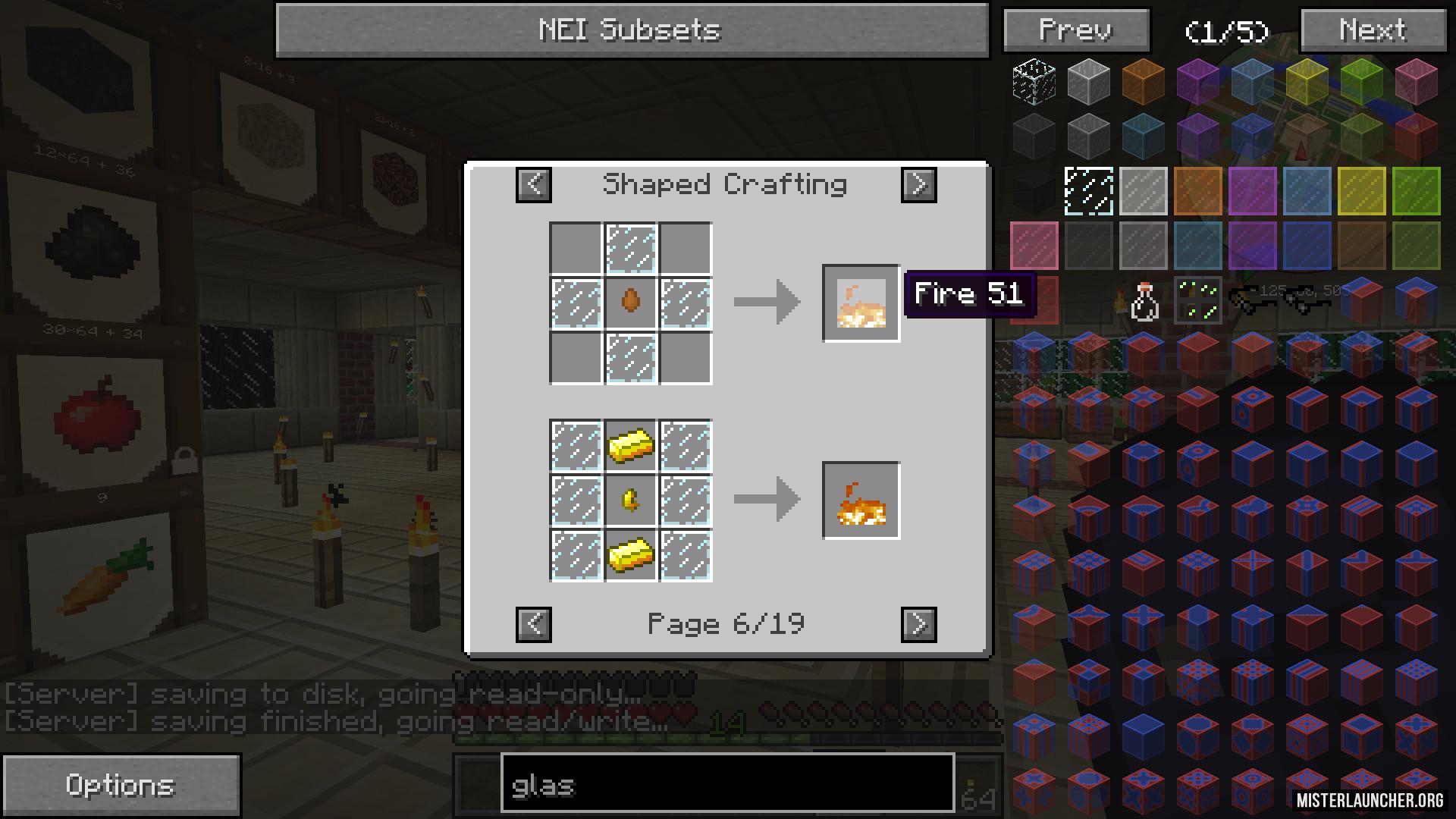Viewport: 1456px width, 819px height.
Task: Show previous recipe type left of Shaped Crafting
Action: [534, 184]
